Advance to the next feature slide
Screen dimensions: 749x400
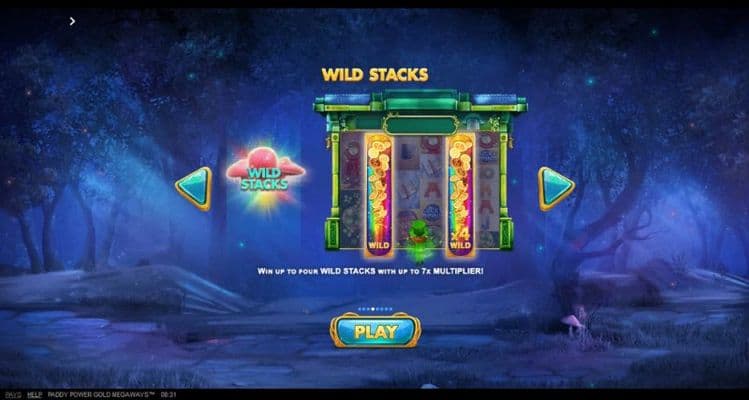coord(555,187)
